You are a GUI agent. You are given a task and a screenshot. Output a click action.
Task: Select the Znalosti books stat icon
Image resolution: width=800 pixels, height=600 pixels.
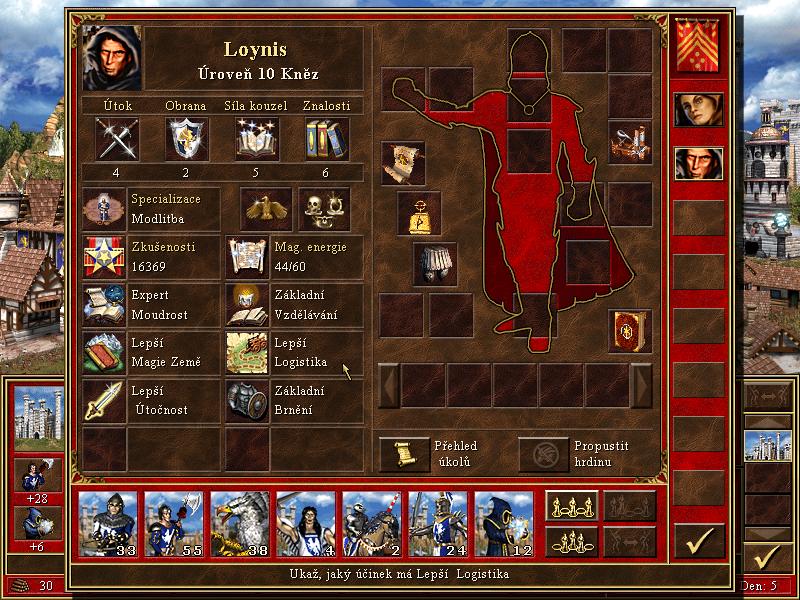coord(325,138)
